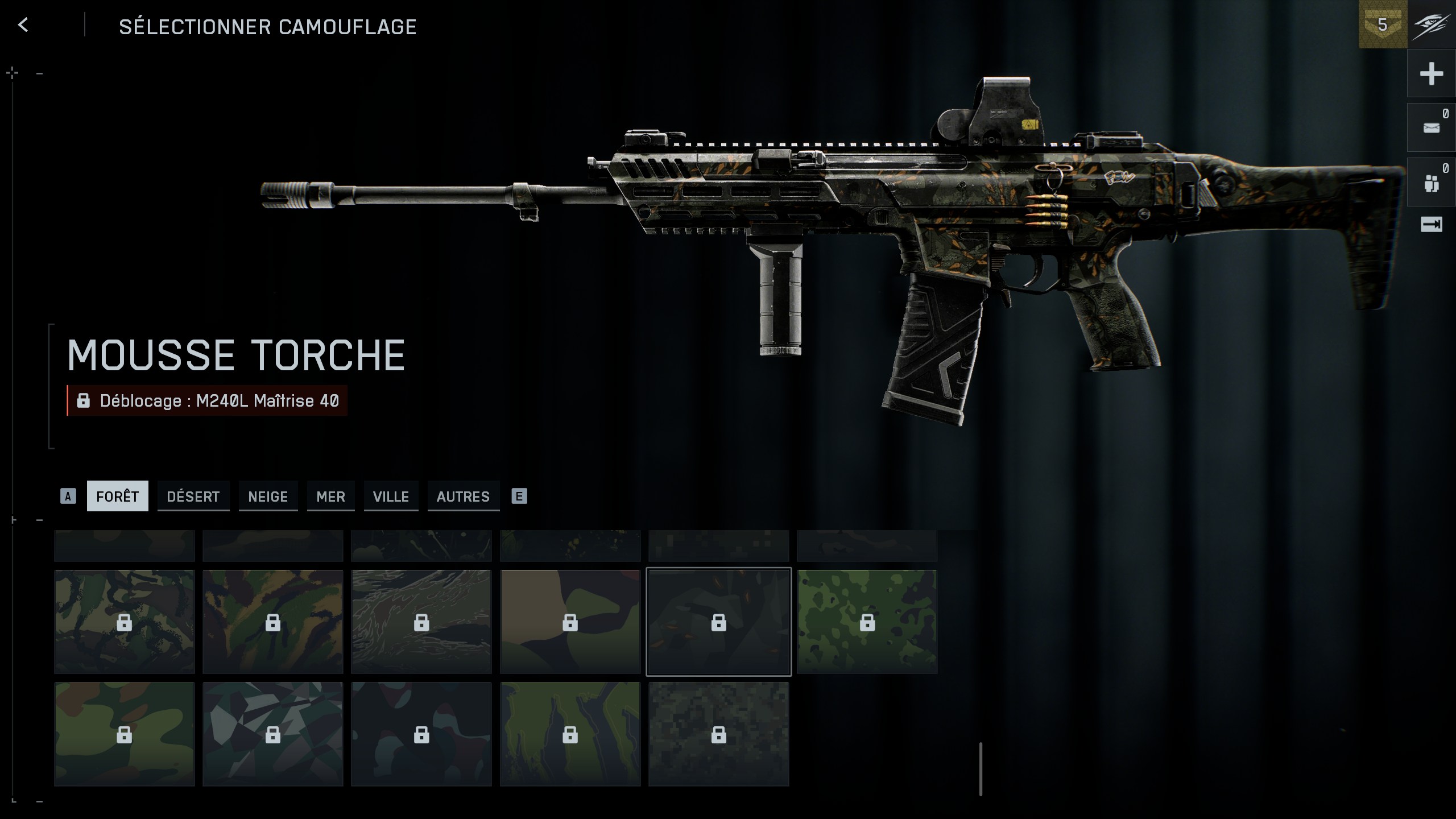Viewport: 1456px width, 819px height.
Task: Switch to the Désert camouflage tab
Action: pos(193,496)
